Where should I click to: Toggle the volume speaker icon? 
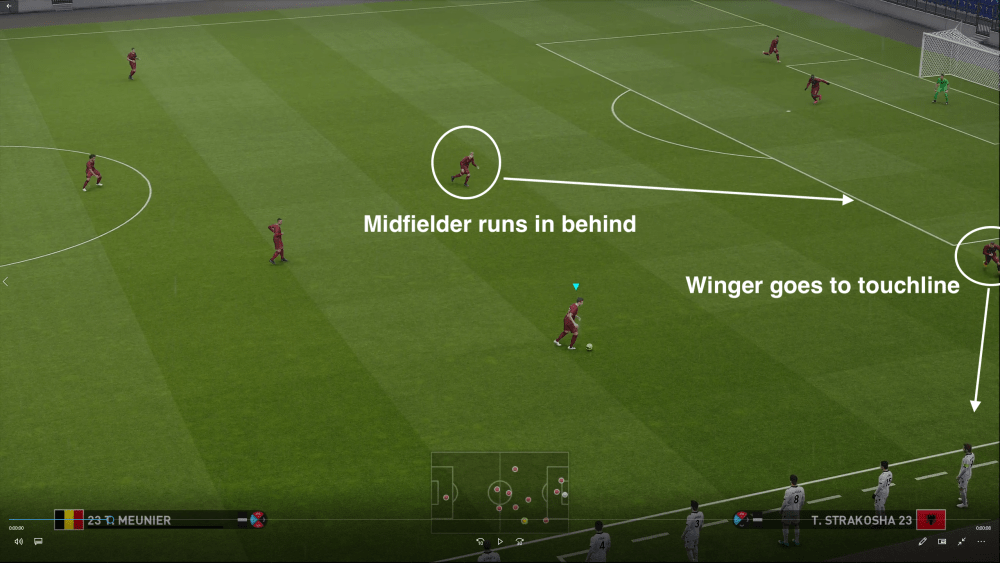pyautogui.click(x=18, y=541)
